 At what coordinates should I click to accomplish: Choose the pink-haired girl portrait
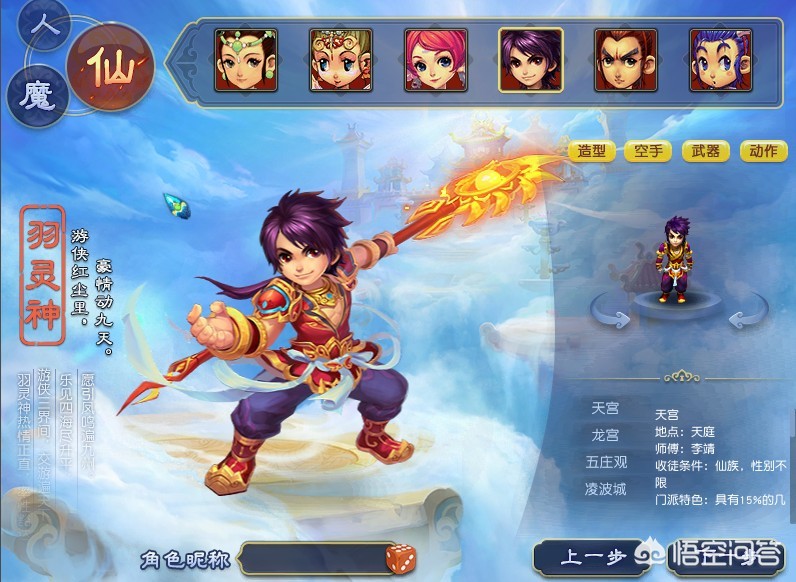436,59
